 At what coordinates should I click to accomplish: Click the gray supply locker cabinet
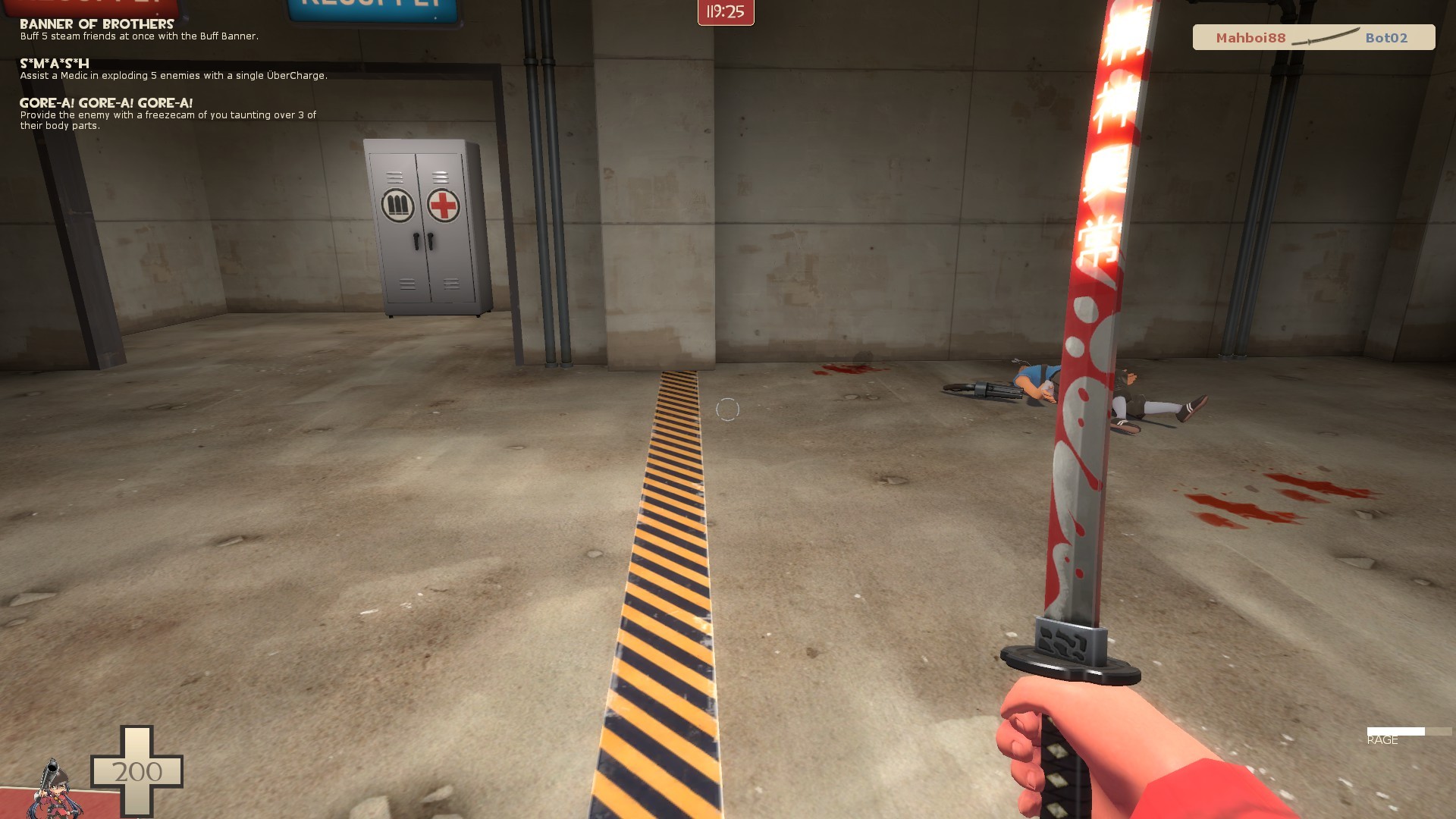click(428, 227)
